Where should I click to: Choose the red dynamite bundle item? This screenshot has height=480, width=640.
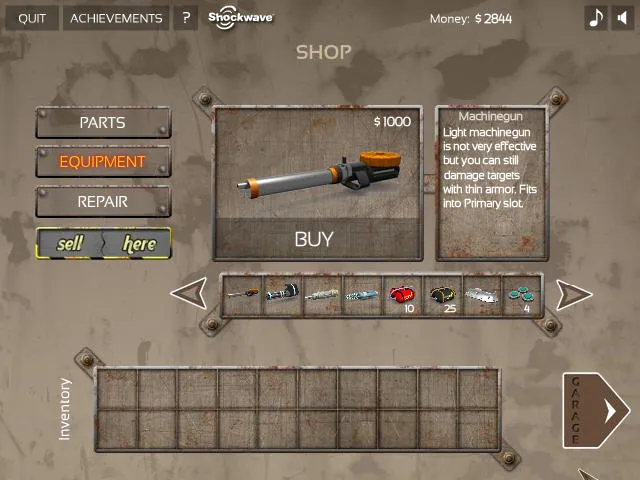(402, 295)
